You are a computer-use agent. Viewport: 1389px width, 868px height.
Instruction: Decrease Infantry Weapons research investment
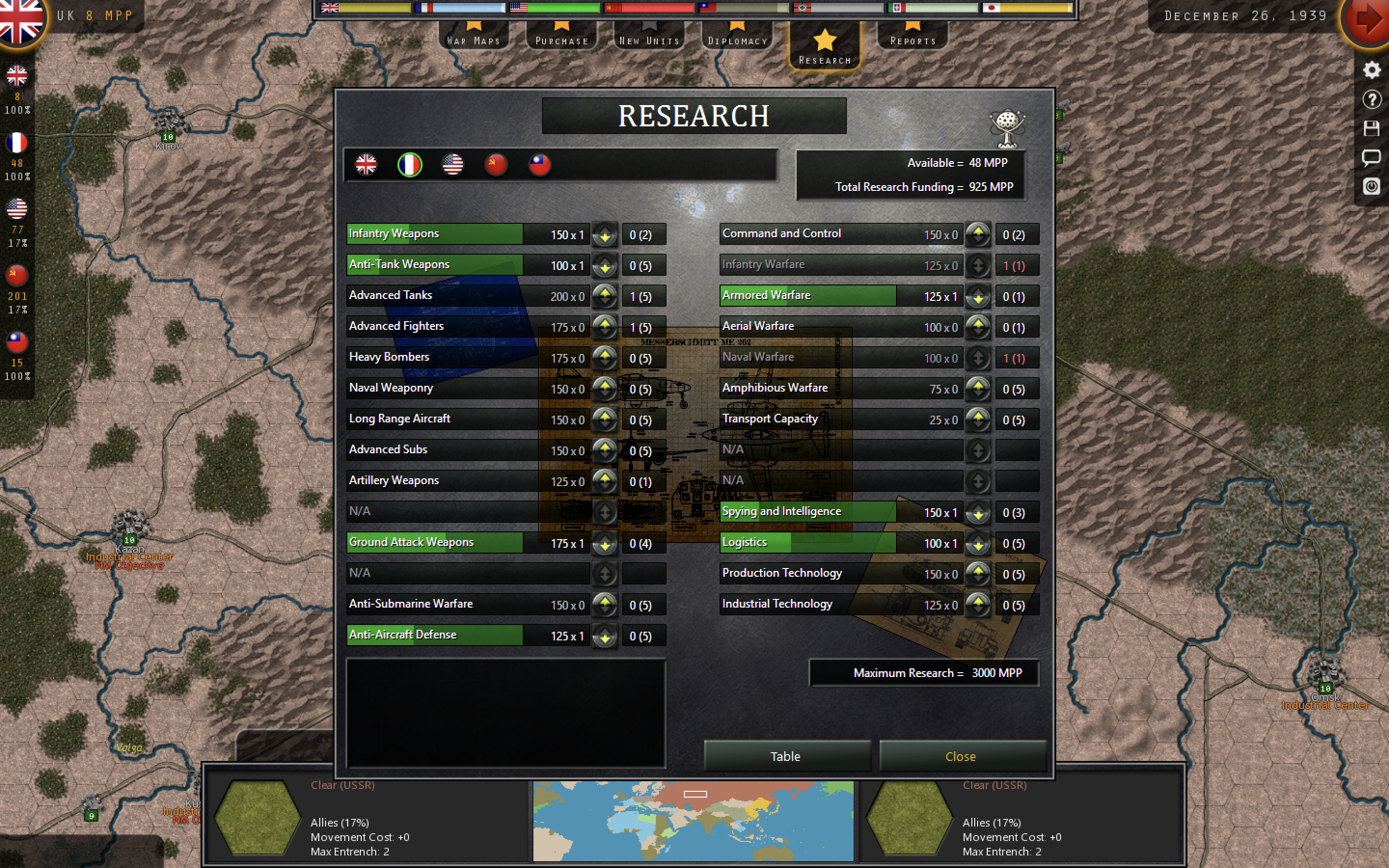click(605, 238)
